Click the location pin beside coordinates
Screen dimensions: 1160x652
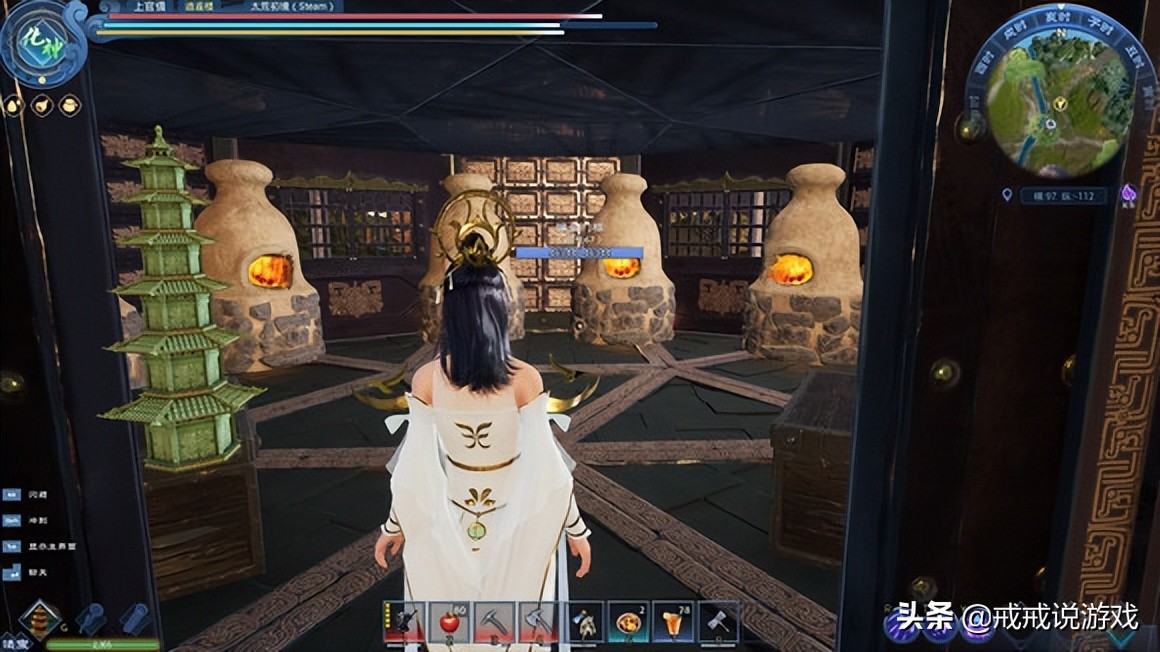(x=1007, y=195)
